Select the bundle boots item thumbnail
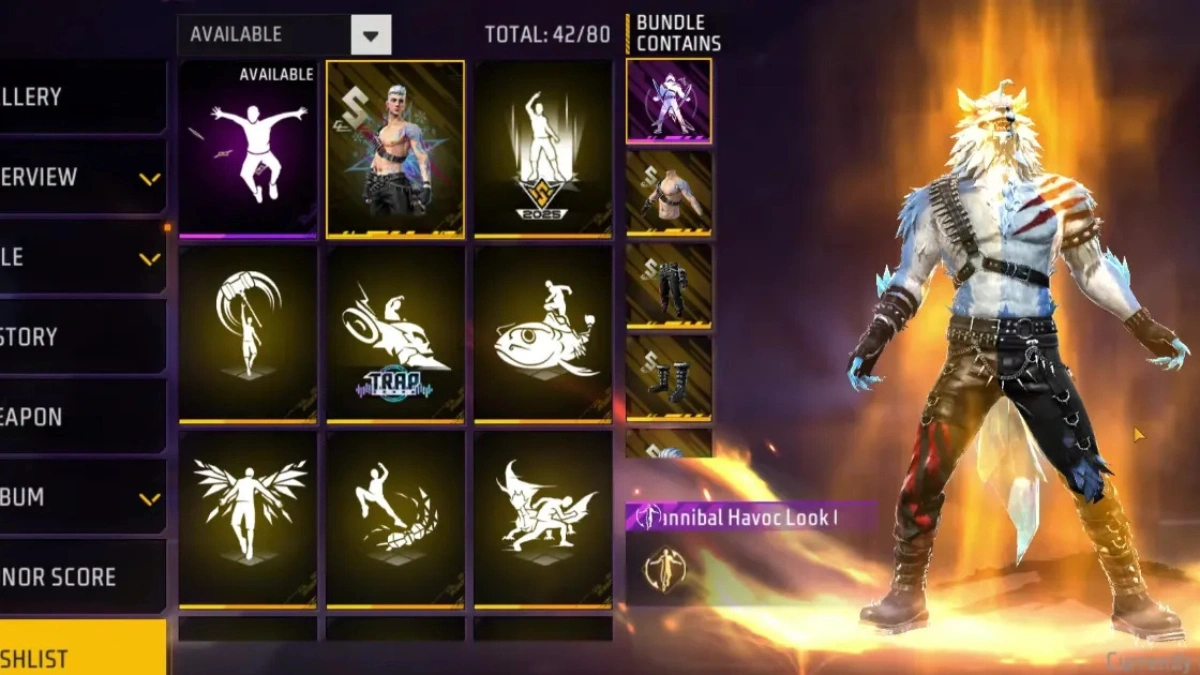The width and height of the screenshot is (1200, 675). (x=669, y=377)
